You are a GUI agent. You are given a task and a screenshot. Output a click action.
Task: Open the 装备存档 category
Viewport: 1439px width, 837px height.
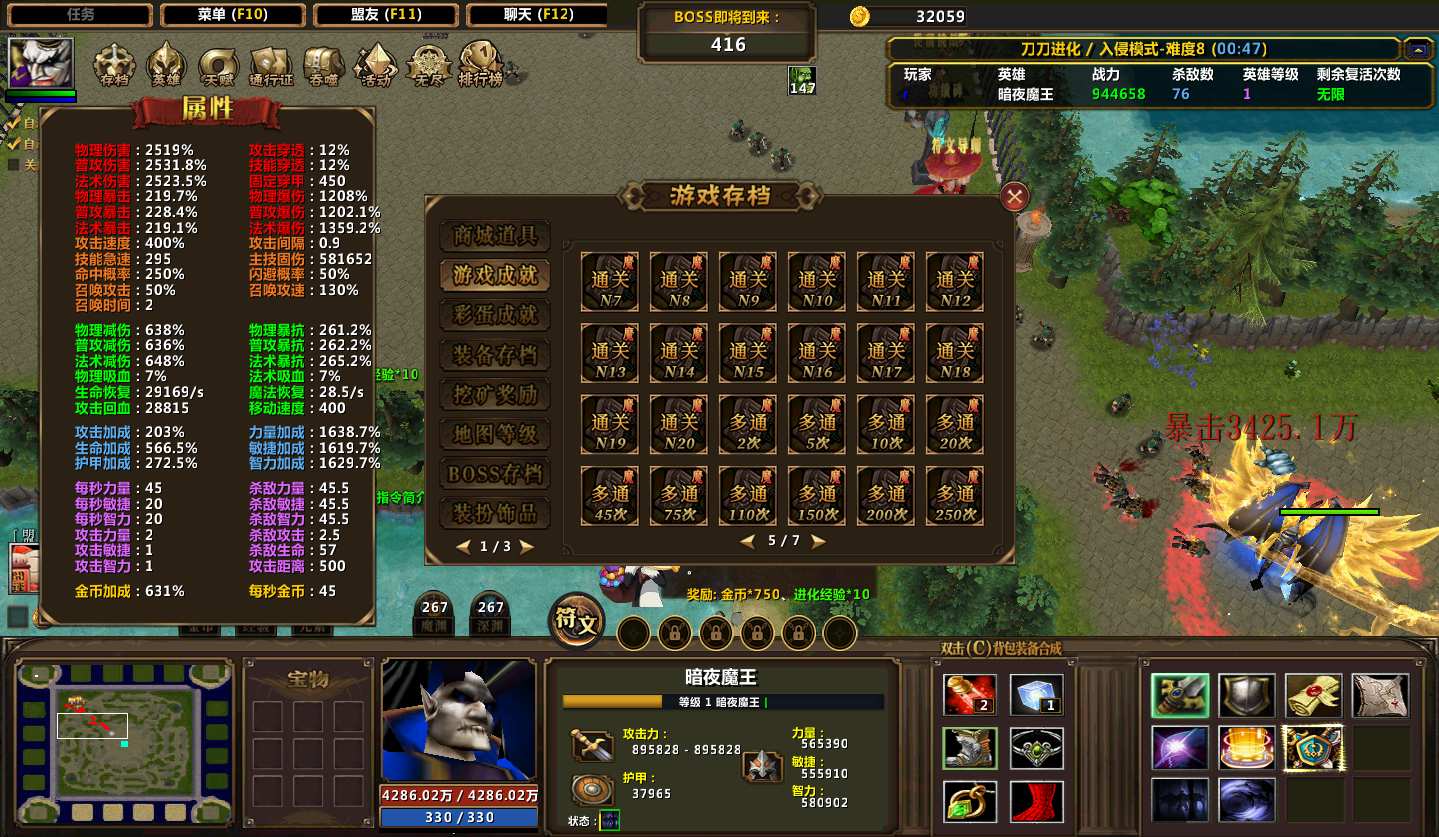click(495, 355)
